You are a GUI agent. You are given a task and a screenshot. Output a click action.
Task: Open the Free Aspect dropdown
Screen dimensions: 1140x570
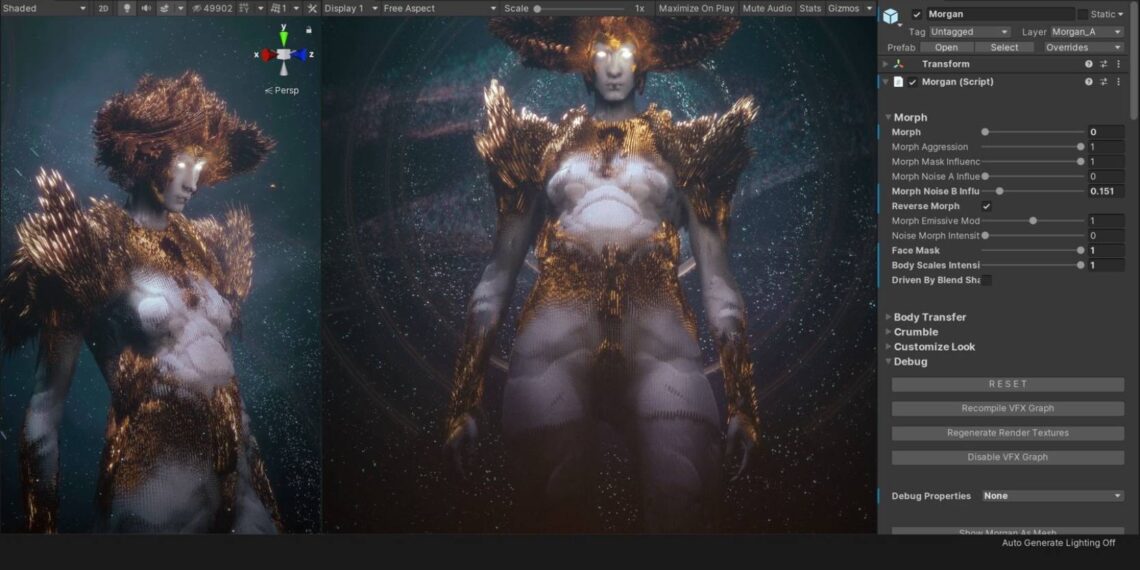[439, 8]
